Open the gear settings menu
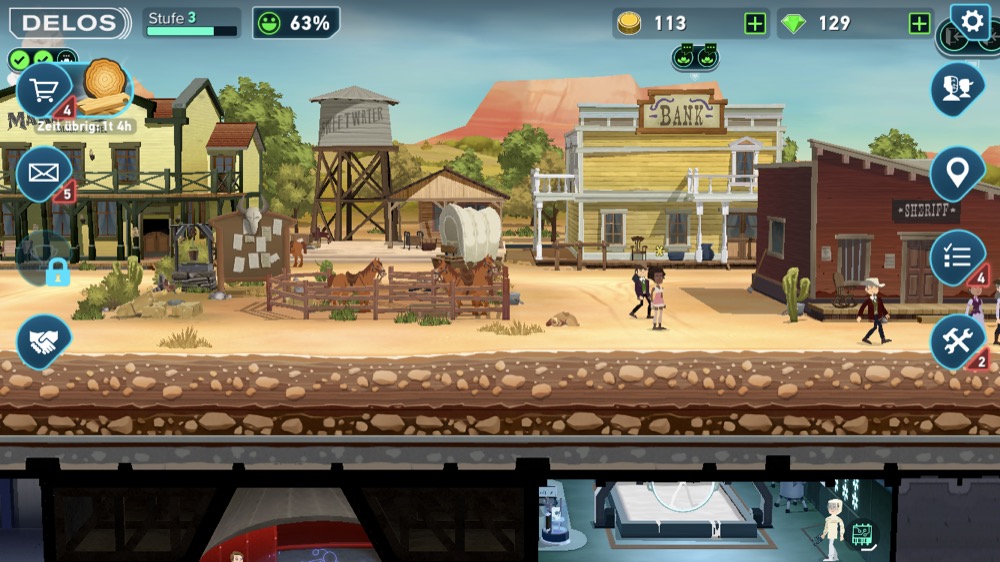Image resolution: width=1000 pixels, height=562 pixels. pyautogui.click(x=969, y=22)
